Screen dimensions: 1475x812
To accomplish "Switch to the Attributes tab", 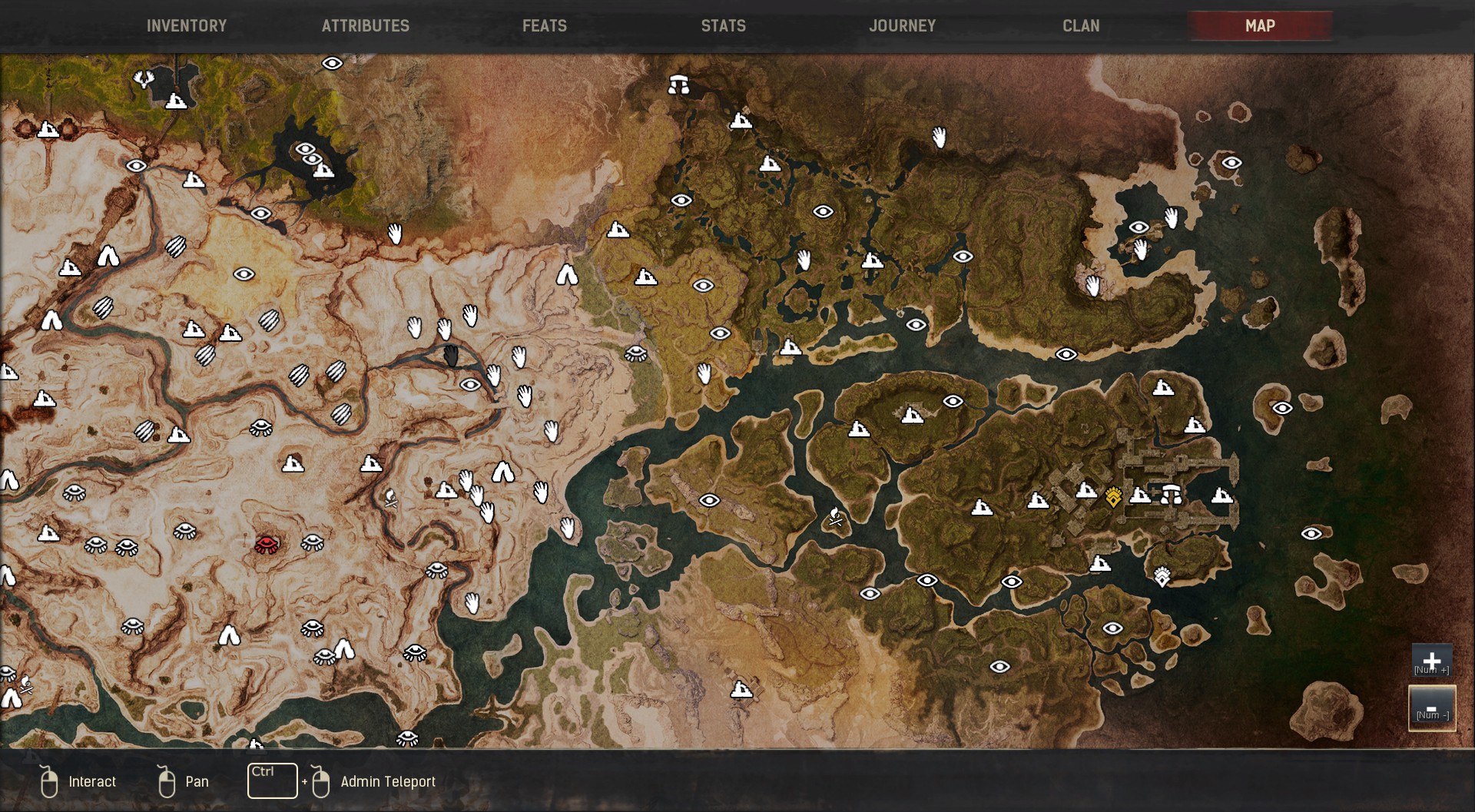I will click(x=366, y=26).
